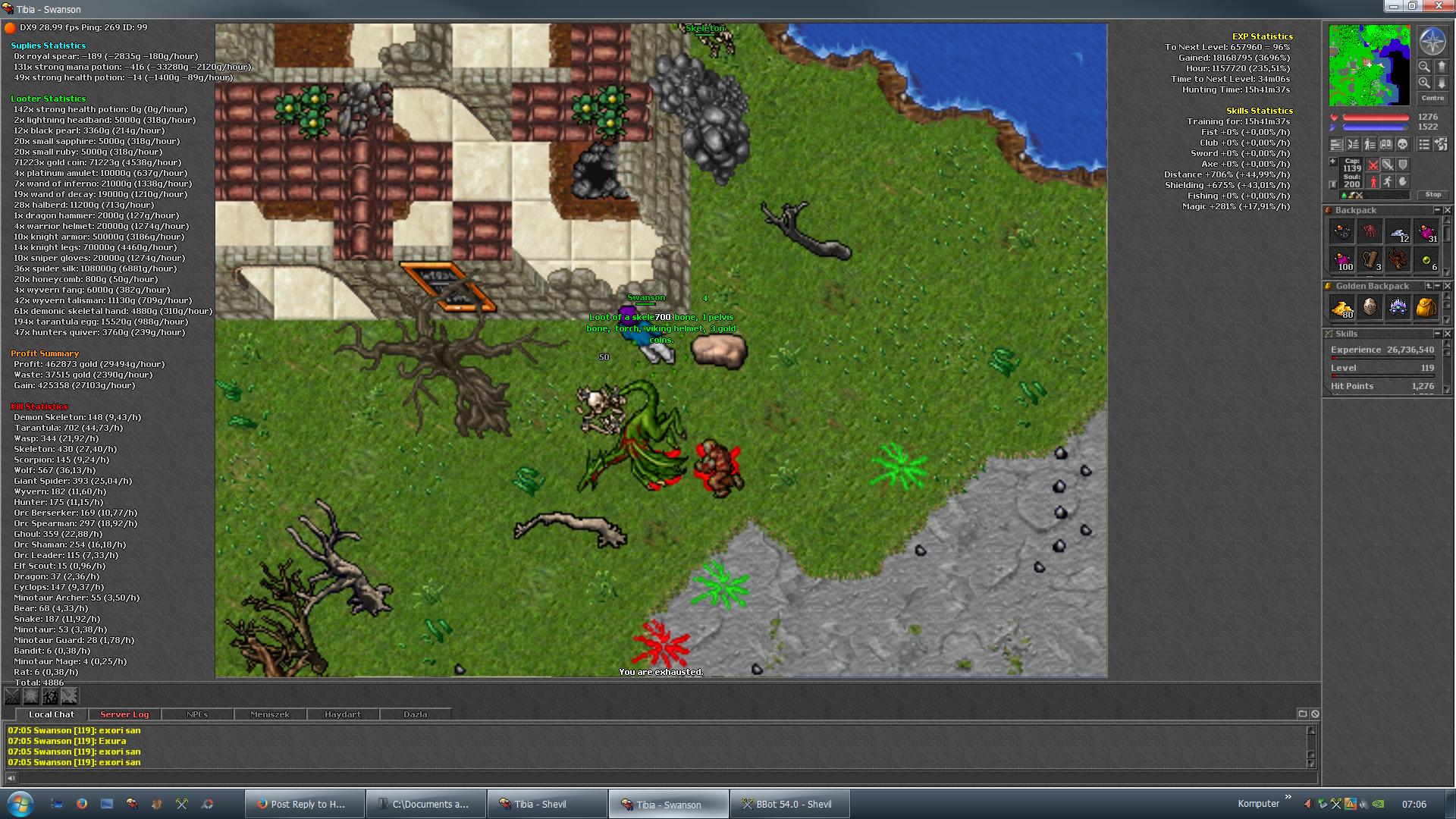
Task: Zoom in on the minimap
Action: tap(1424, 83)
